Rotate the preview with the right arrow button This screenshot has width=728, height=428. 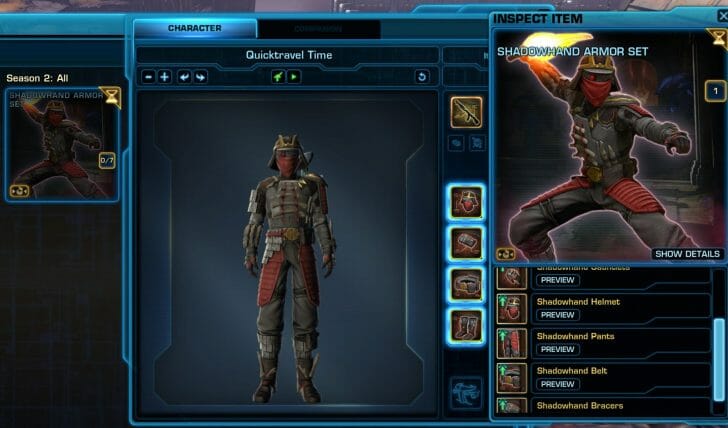click(200, 76)
